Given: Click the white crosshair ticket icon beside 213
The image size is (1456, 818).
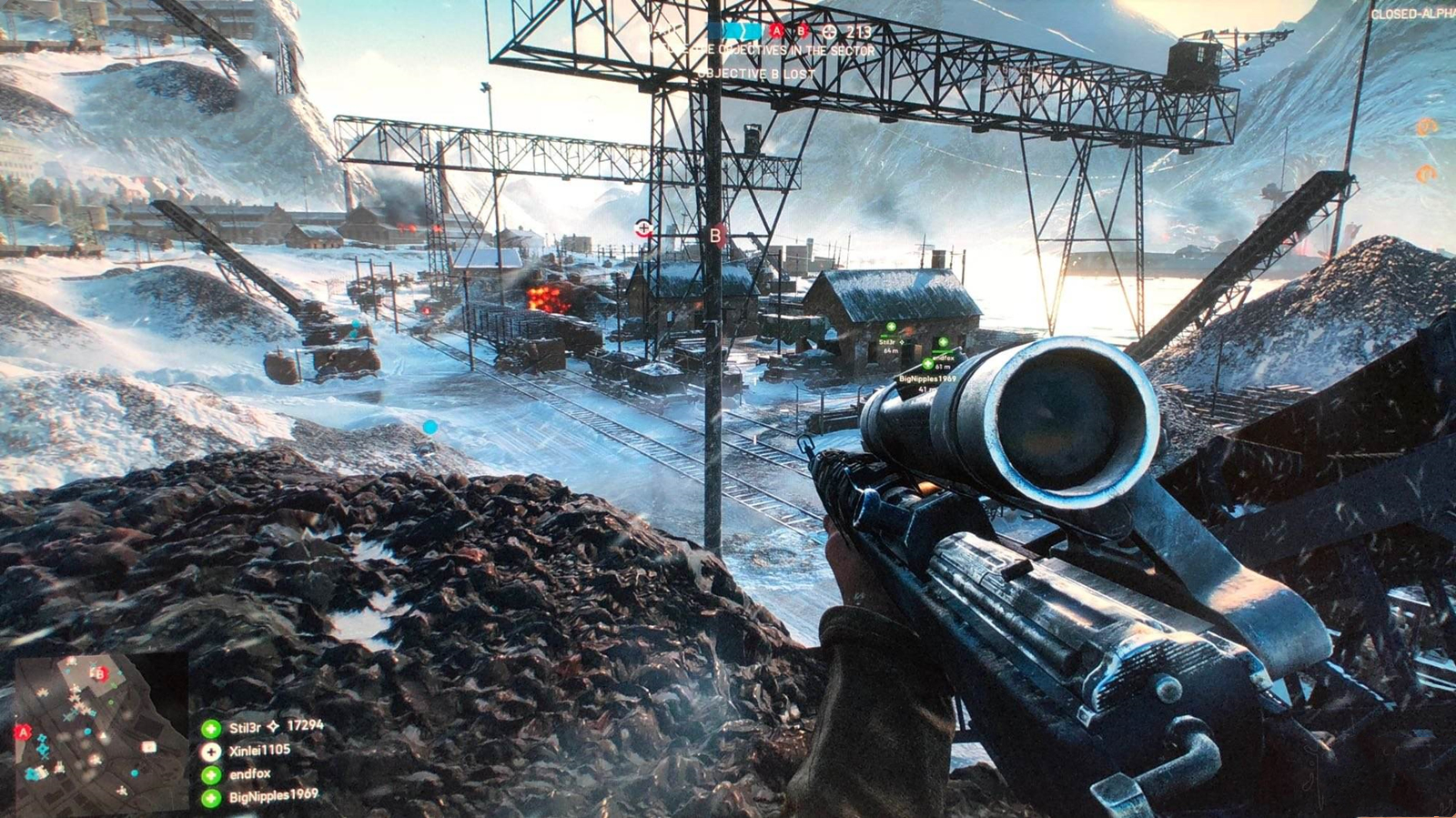Looking at the screenshot, I should 829,32.
